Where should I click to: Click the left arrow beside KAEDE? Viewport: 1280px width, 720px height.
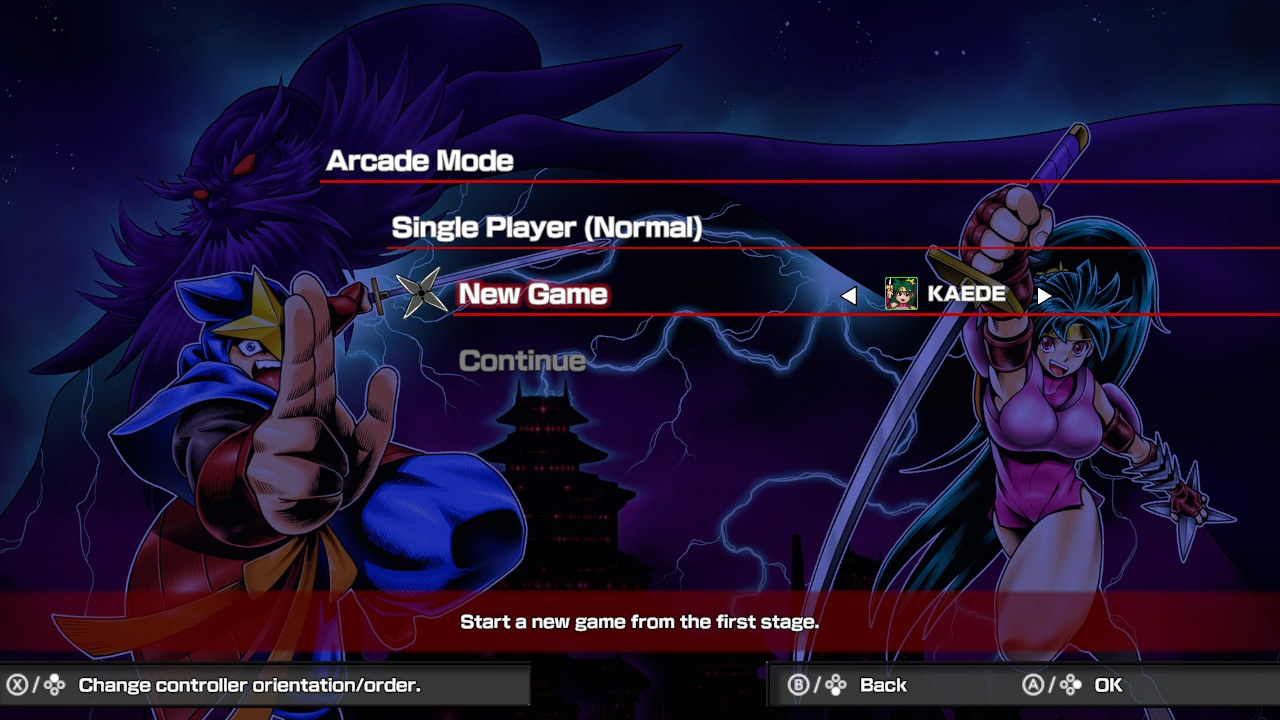pyautogui.click(x=849, y=295)
